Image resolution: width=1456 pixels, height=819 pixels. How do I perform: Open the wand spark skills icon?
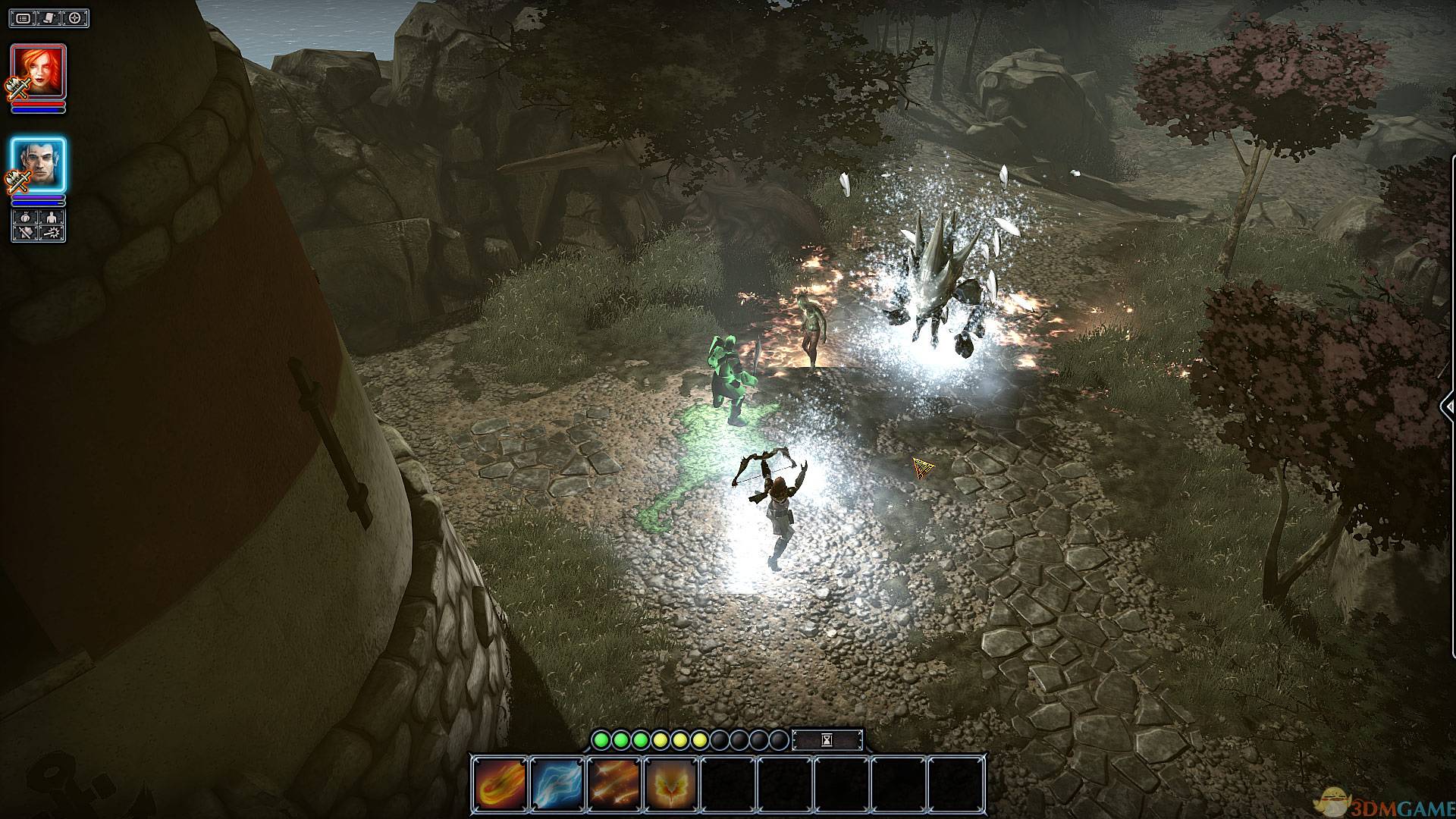52,234
